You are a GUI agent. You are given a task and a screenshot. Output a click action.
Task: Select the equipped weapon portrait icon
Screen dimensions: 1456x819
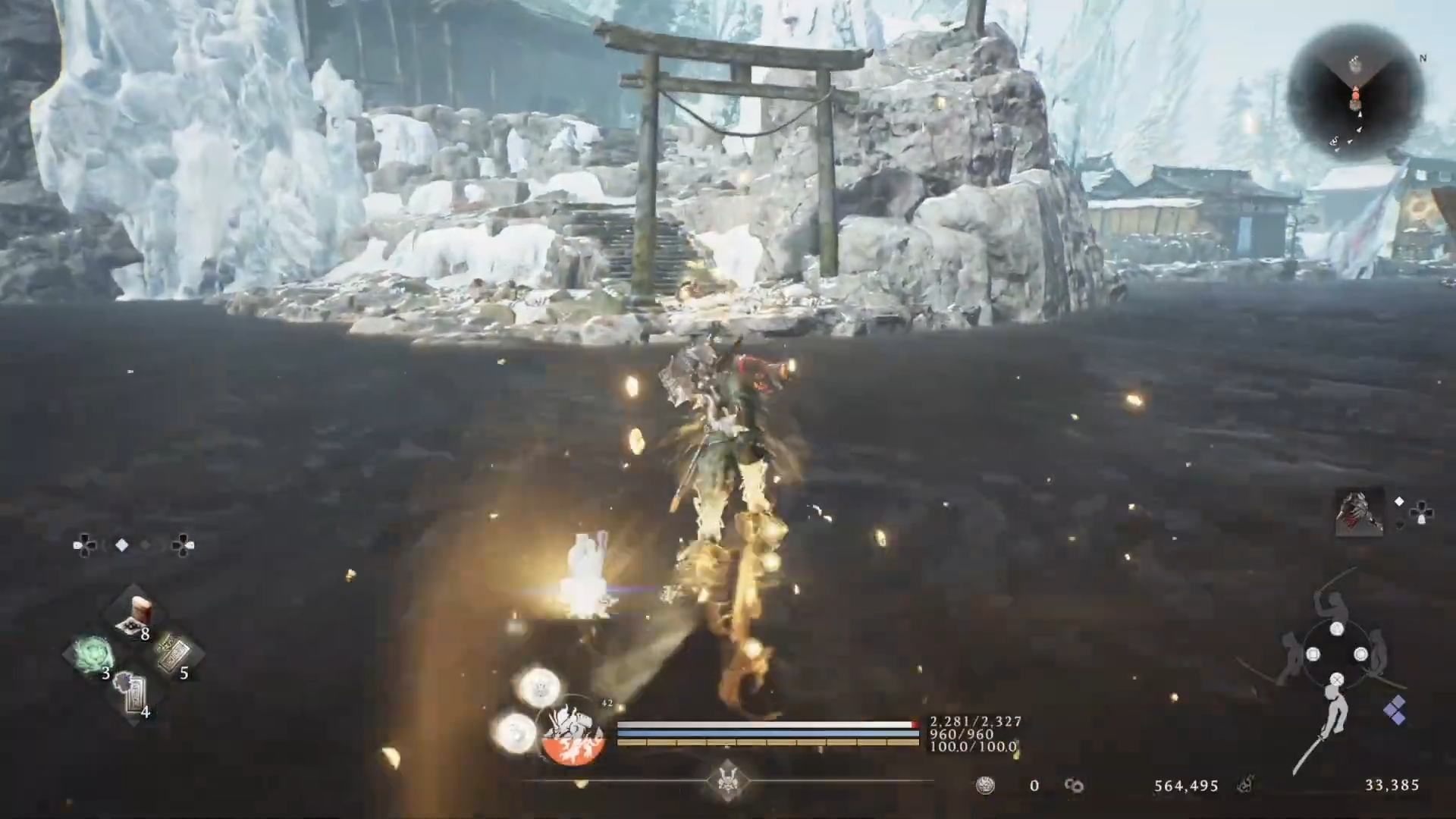(x=1360, y=512)
